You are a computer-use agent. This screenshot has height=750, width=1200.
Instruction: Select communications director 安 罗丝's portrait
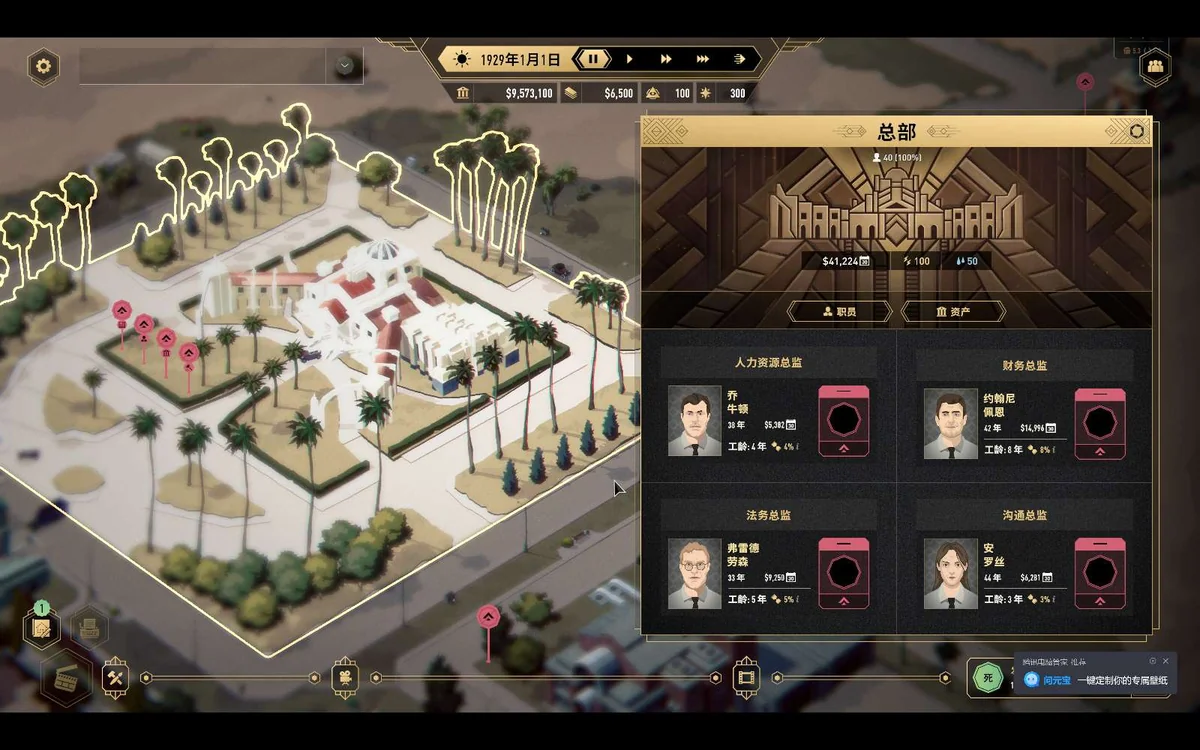click(950, 573)
